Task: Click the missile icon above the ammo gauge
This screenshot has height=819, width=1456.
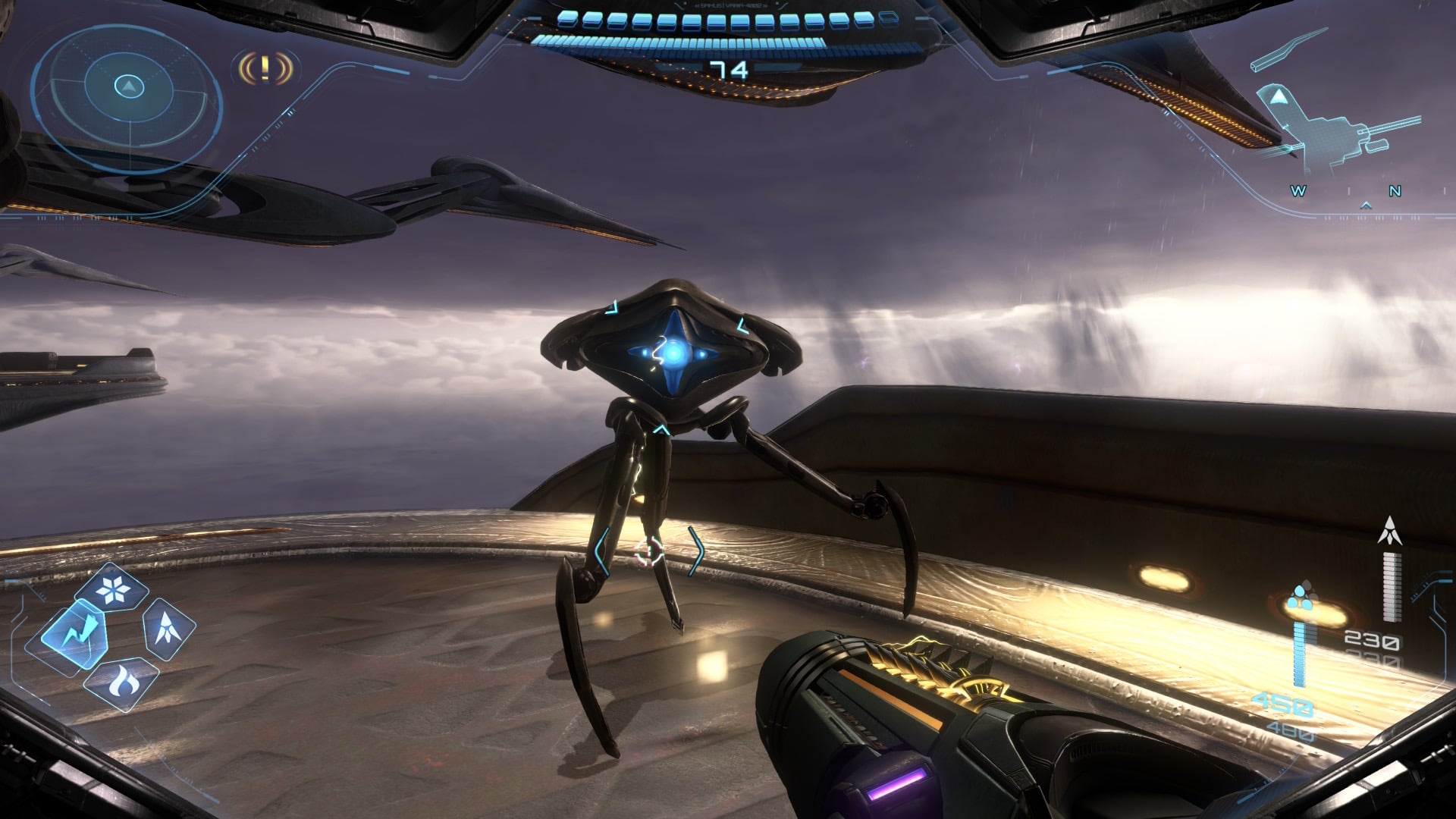Action: click(1390, 531)
